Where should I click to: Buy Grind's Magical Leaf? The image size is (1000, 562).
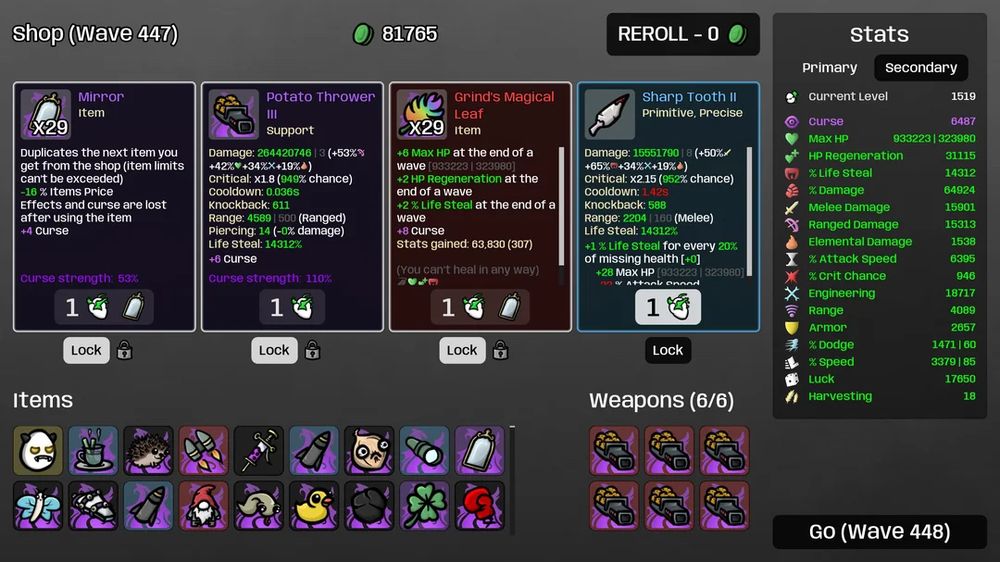tap(480, 307)
